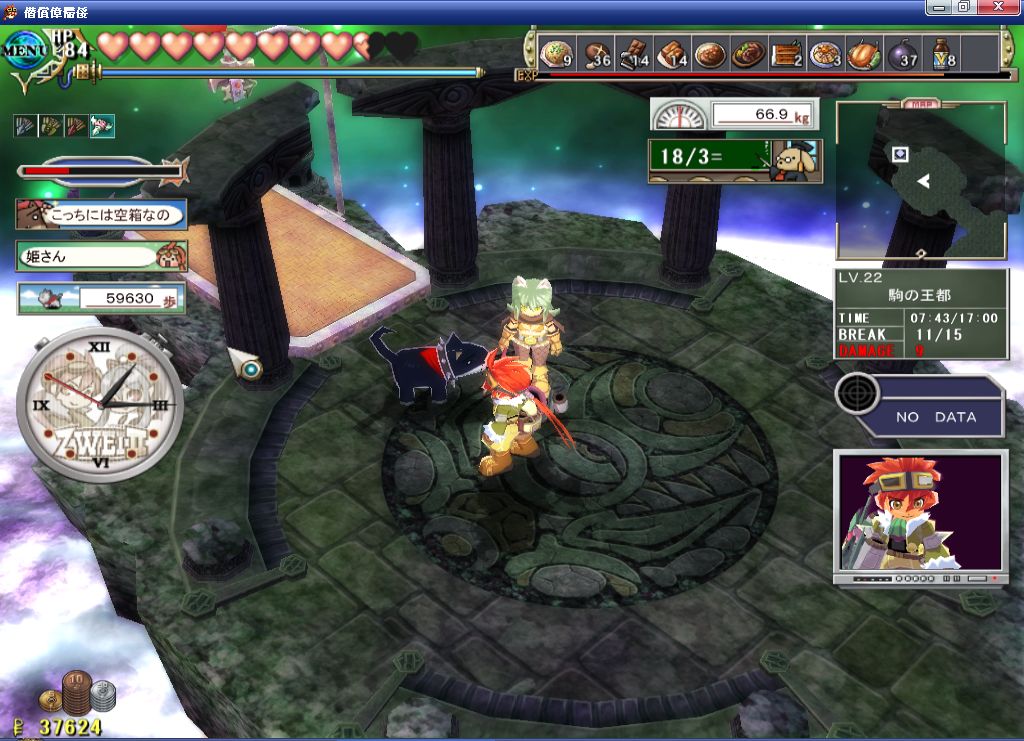1024x741 pixels.
Task: Select the chocolate bar food slot
Action: click(x=635, y=53)
